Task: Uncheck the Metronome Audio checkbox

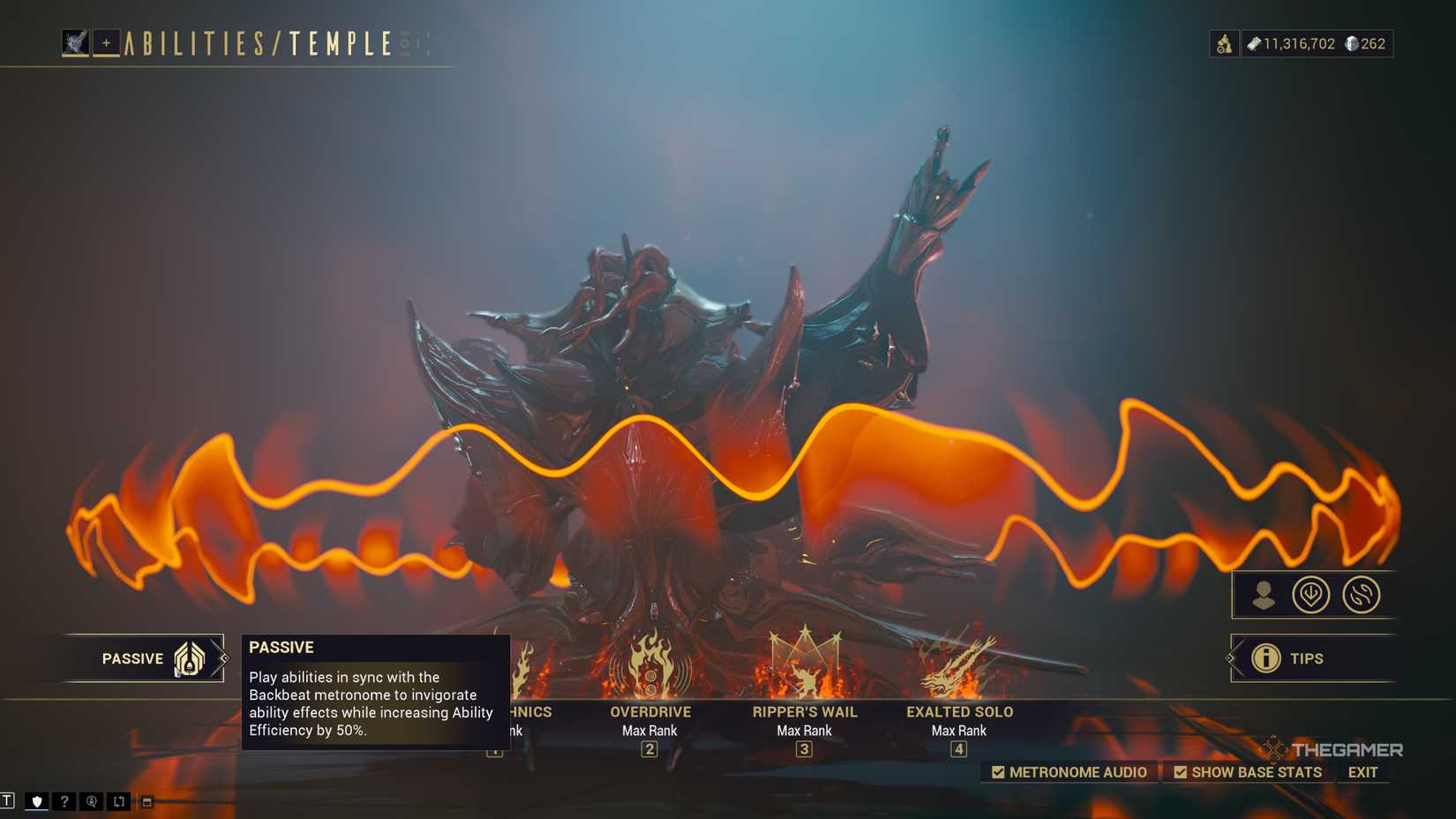Action: (x=1000, y=771)
